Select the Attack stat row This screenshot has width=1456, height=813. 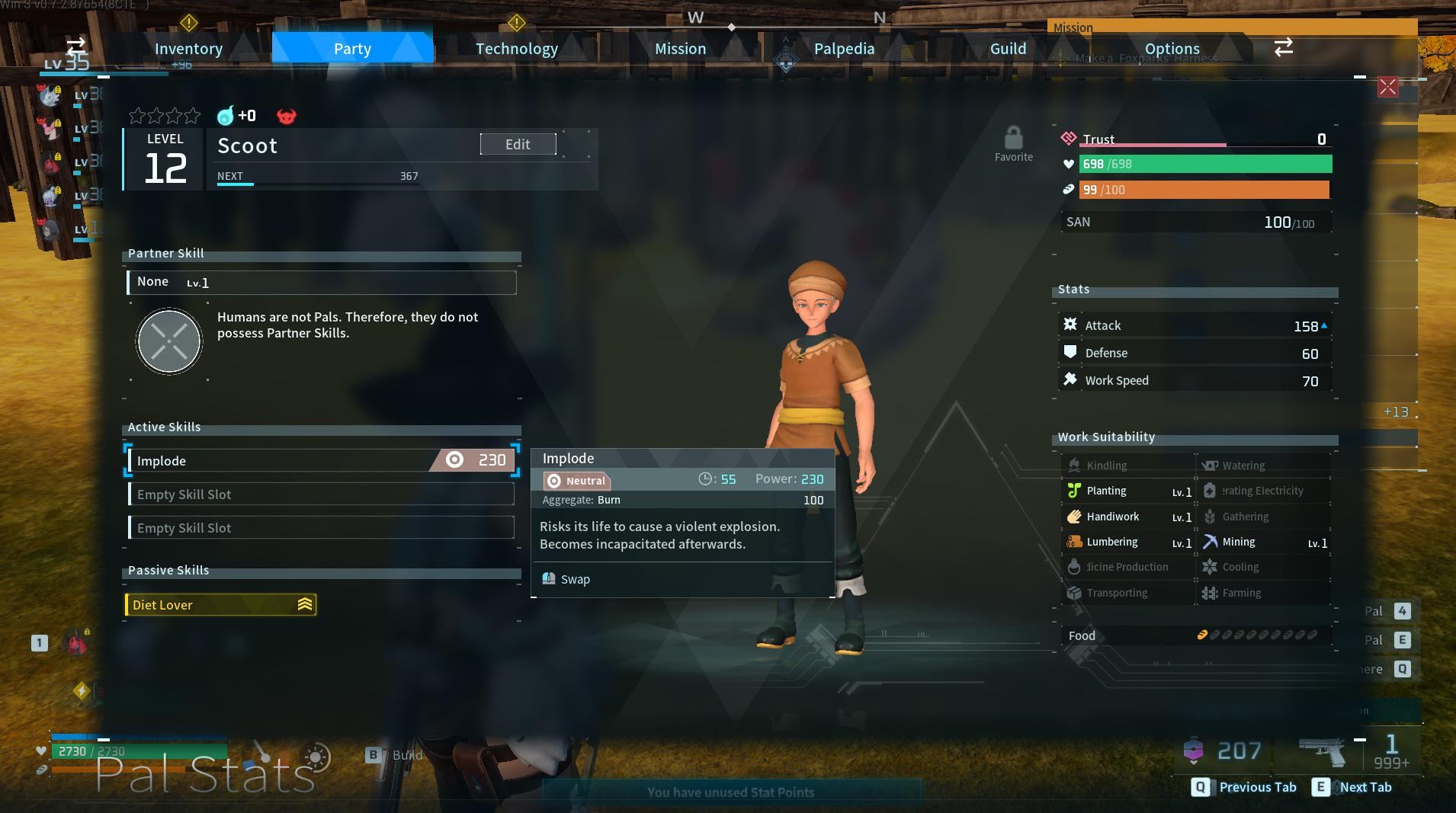point(1195,325)
